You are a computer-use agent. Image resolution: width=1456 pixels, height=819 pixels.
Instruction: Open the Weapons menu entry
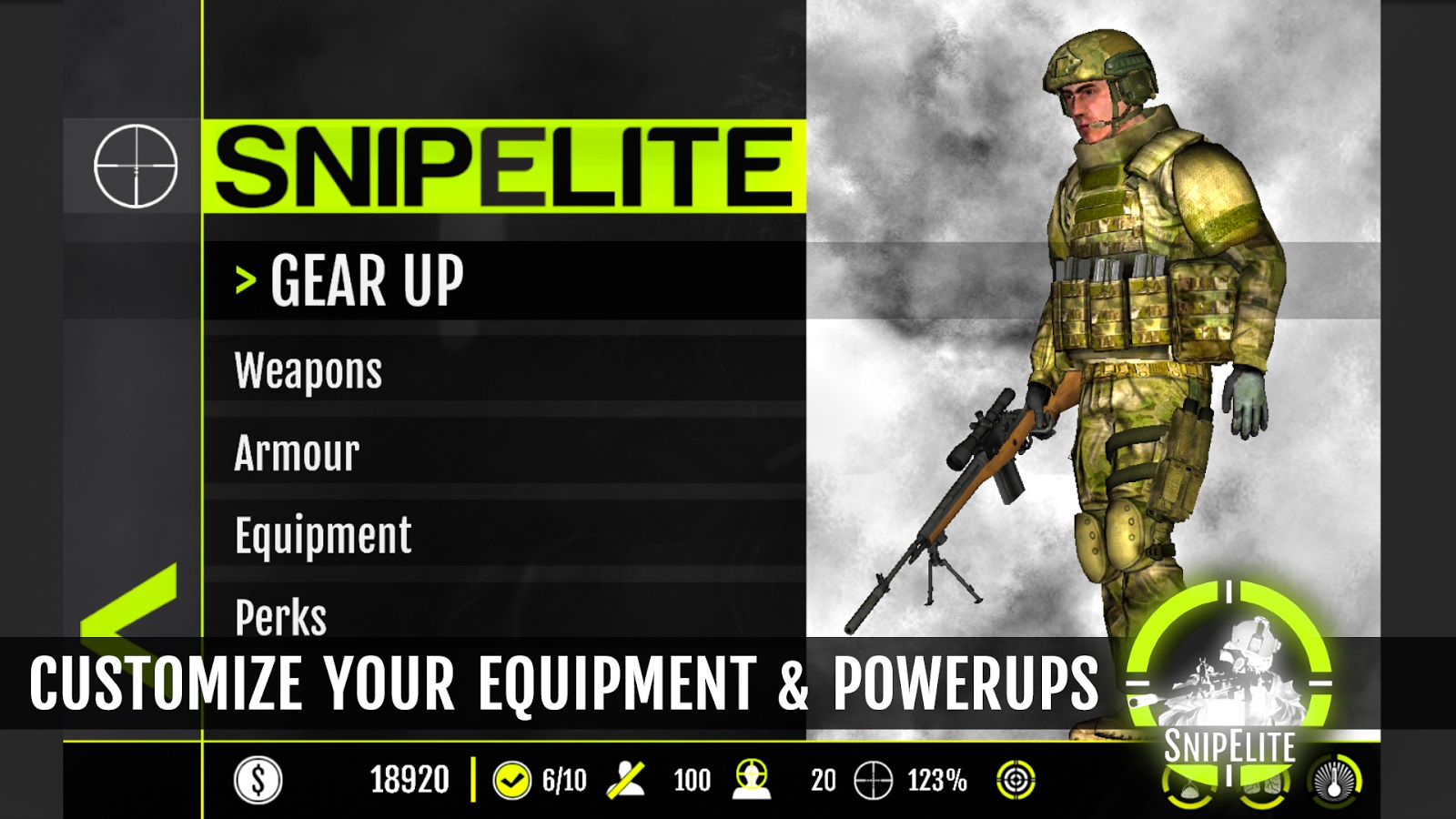(309, 371)
